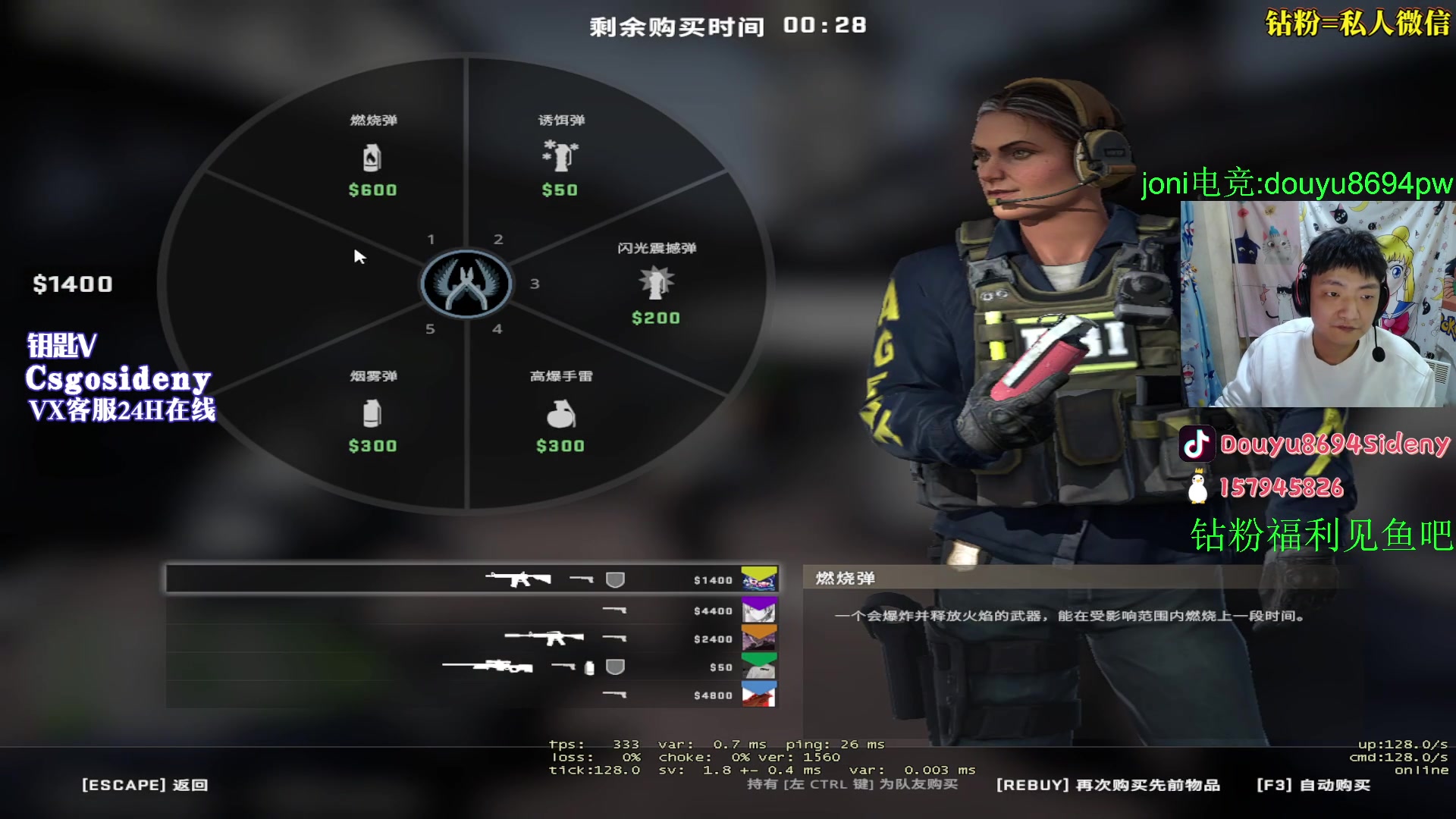Select the teammate row showing $1400
The height and width of the screenshot is (819, 1456).
pyautogui.click(x=472, y=580)
